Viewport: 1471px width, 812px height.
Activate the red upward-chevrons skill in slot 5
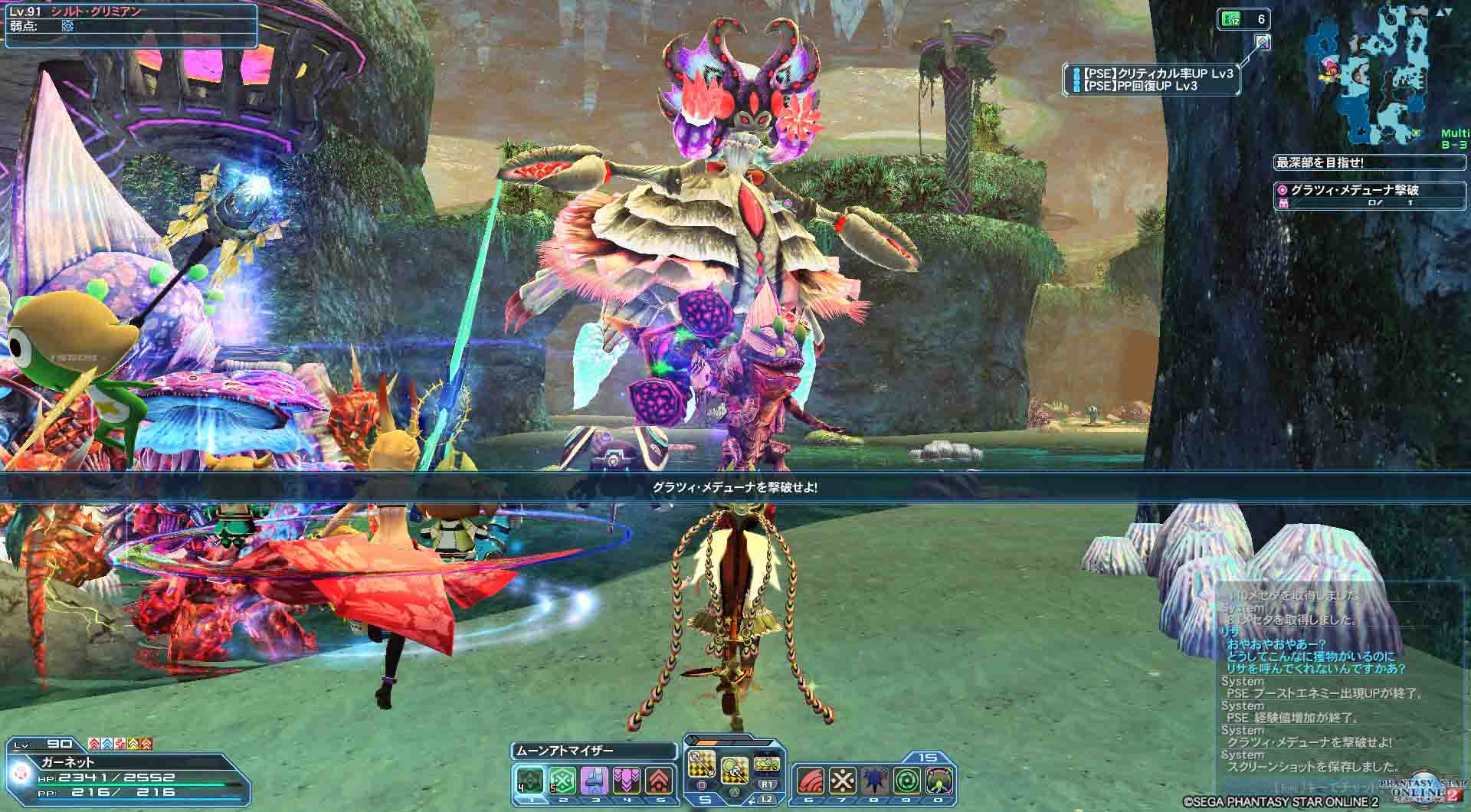(x=660, y=782)
